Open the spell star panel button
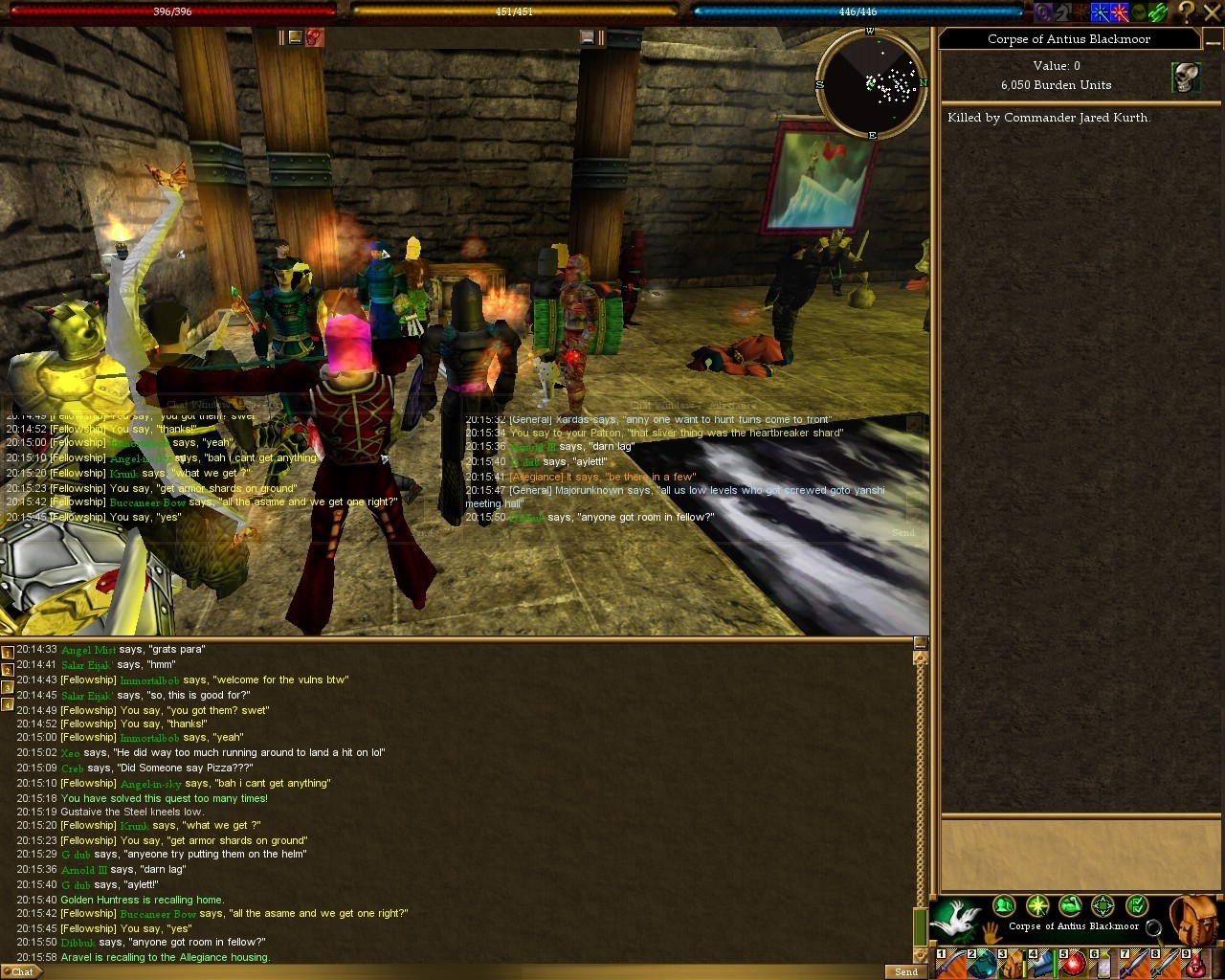The image size is (1225, 980). click(x=1037, y=904)
